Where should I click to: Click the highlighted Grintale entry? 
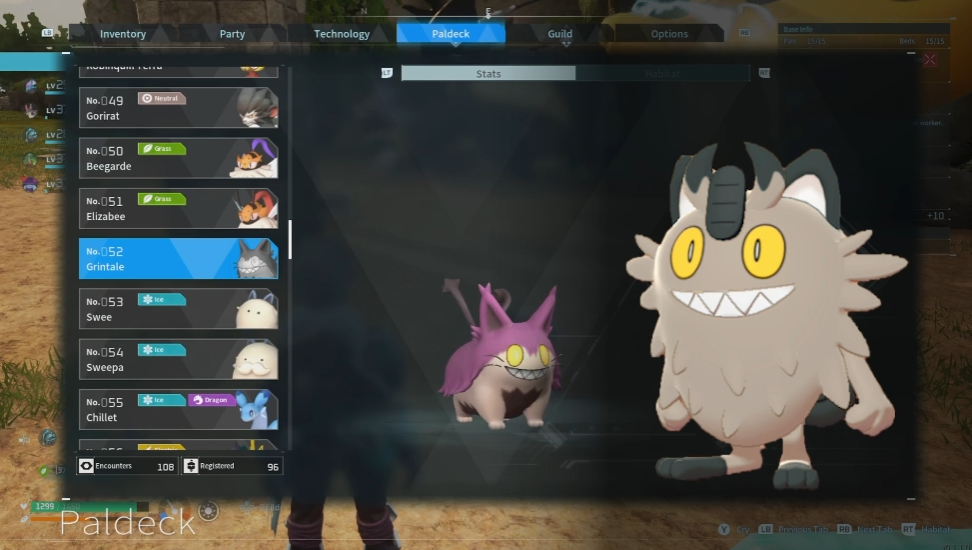coord(178,258)
